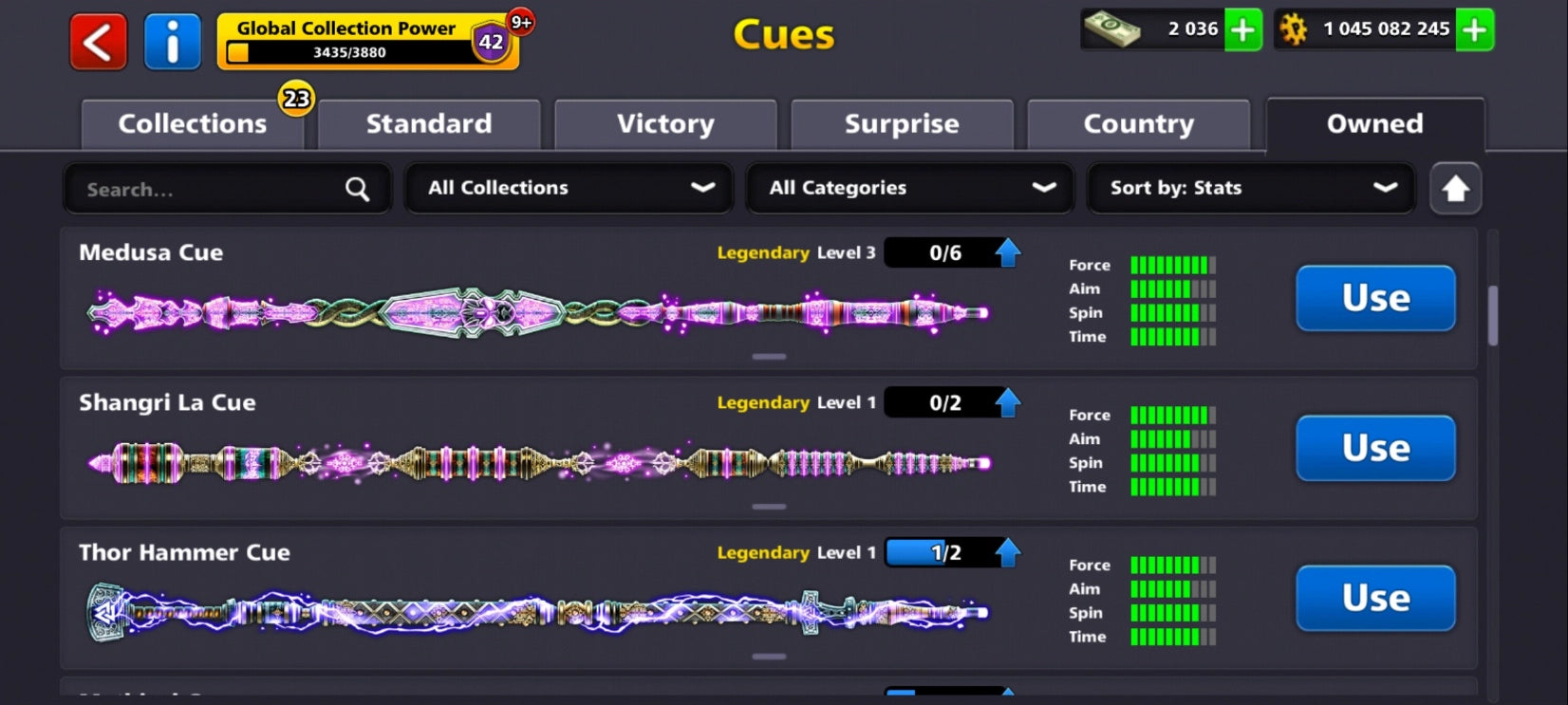Tap the coins gear icon counter
Image resolution: width=1568 pixels, height=705 pixels.
[1372, 29]
